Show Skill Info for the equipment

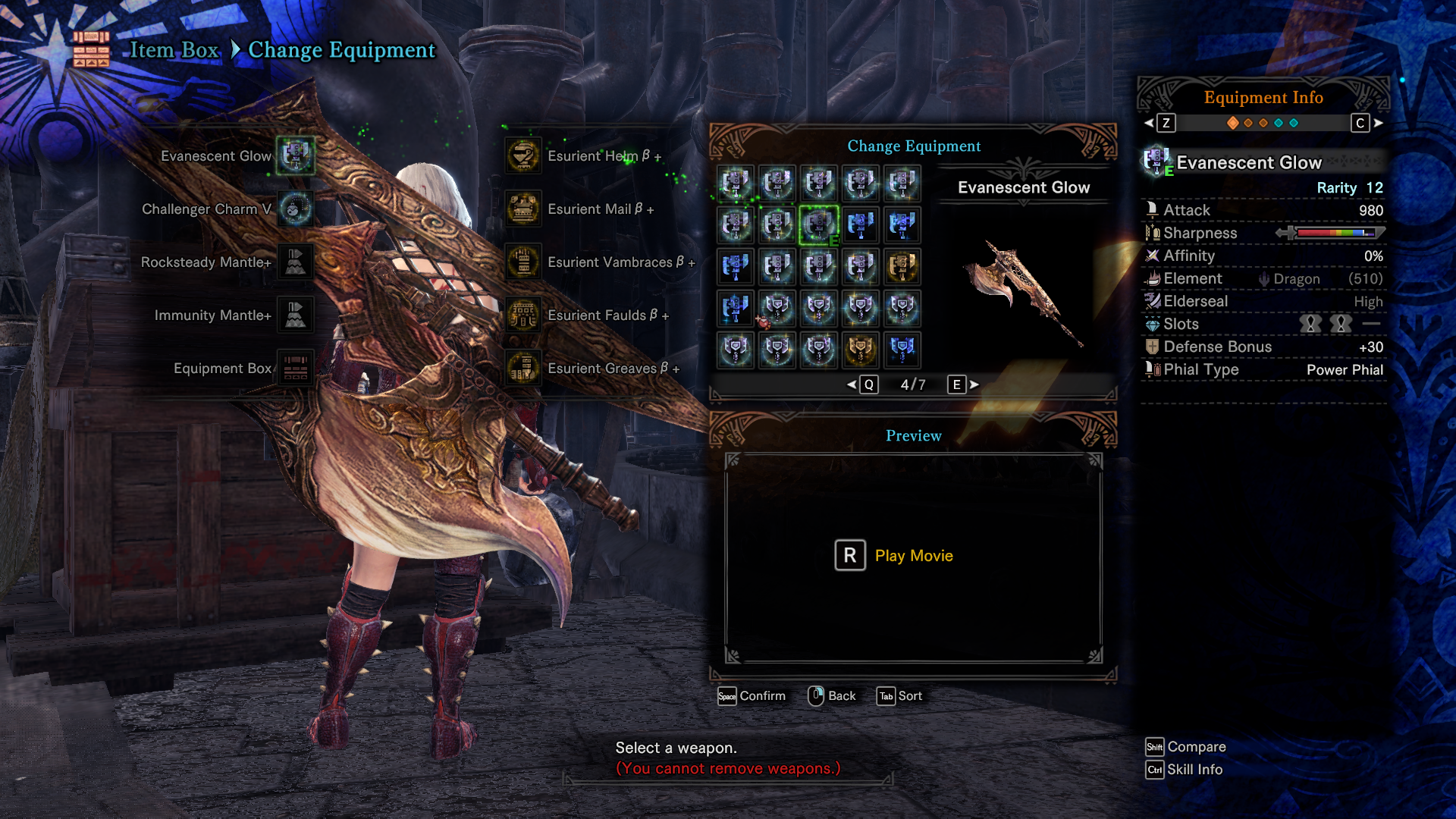[1184, 770]
